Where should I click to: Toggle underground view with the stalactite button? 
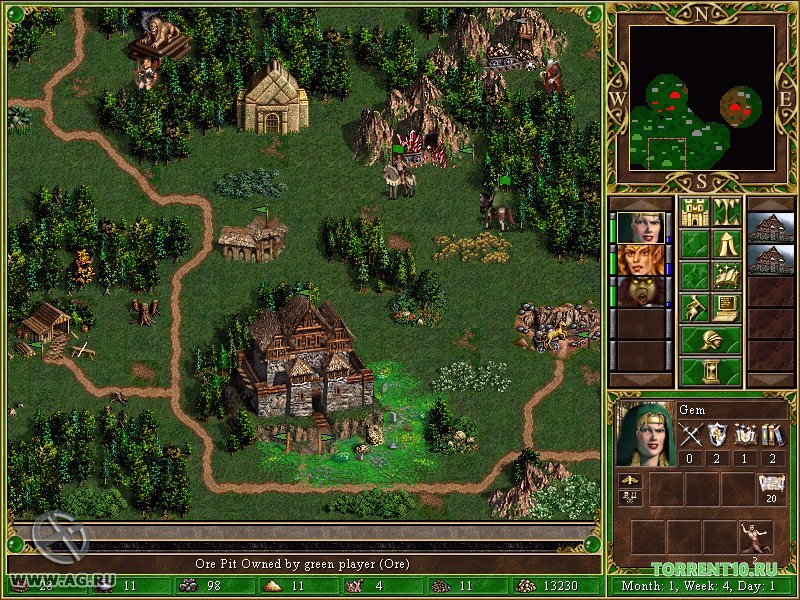click(x=726, y=212)
